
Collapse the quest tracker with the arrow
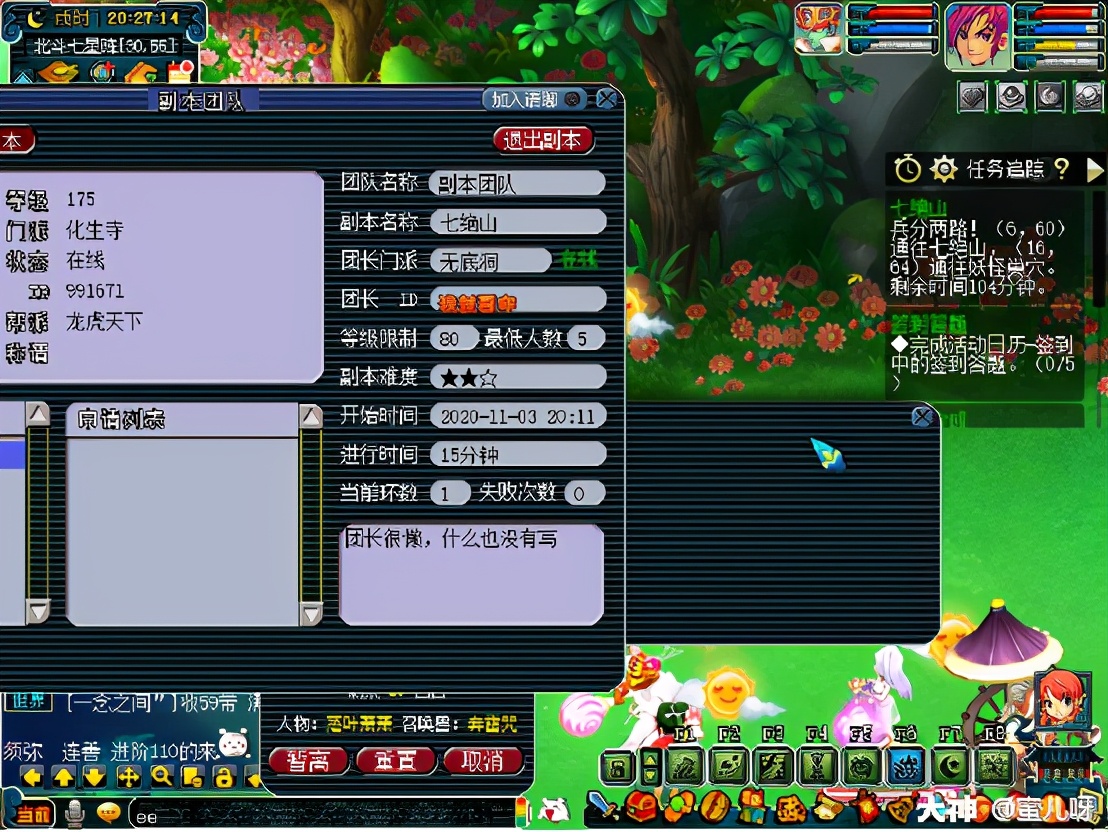pyautogui.click(x=1094, y=170)
